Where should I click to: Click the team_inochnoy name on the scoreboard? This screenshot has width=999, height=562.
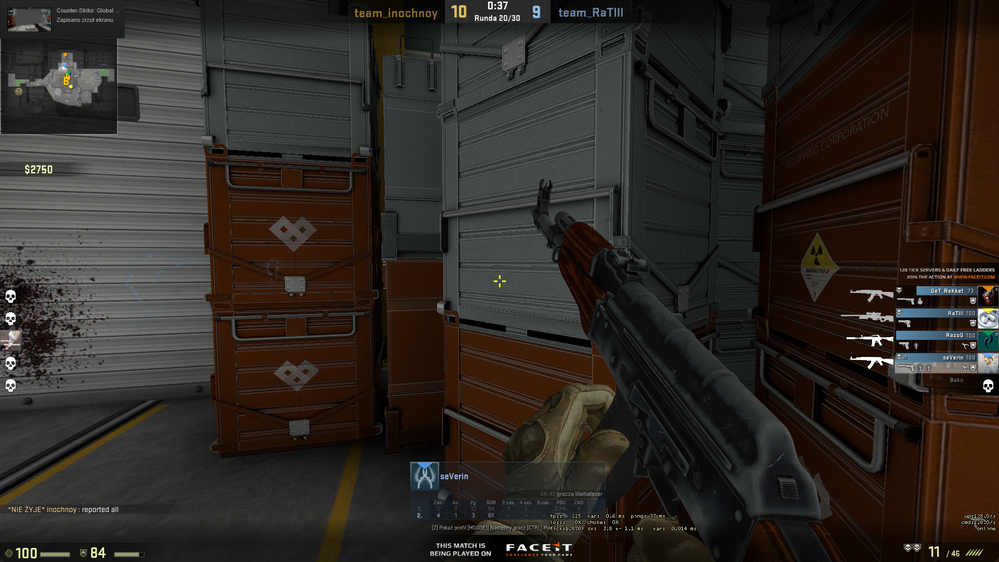pyautogui.click(x=395, y=13)
